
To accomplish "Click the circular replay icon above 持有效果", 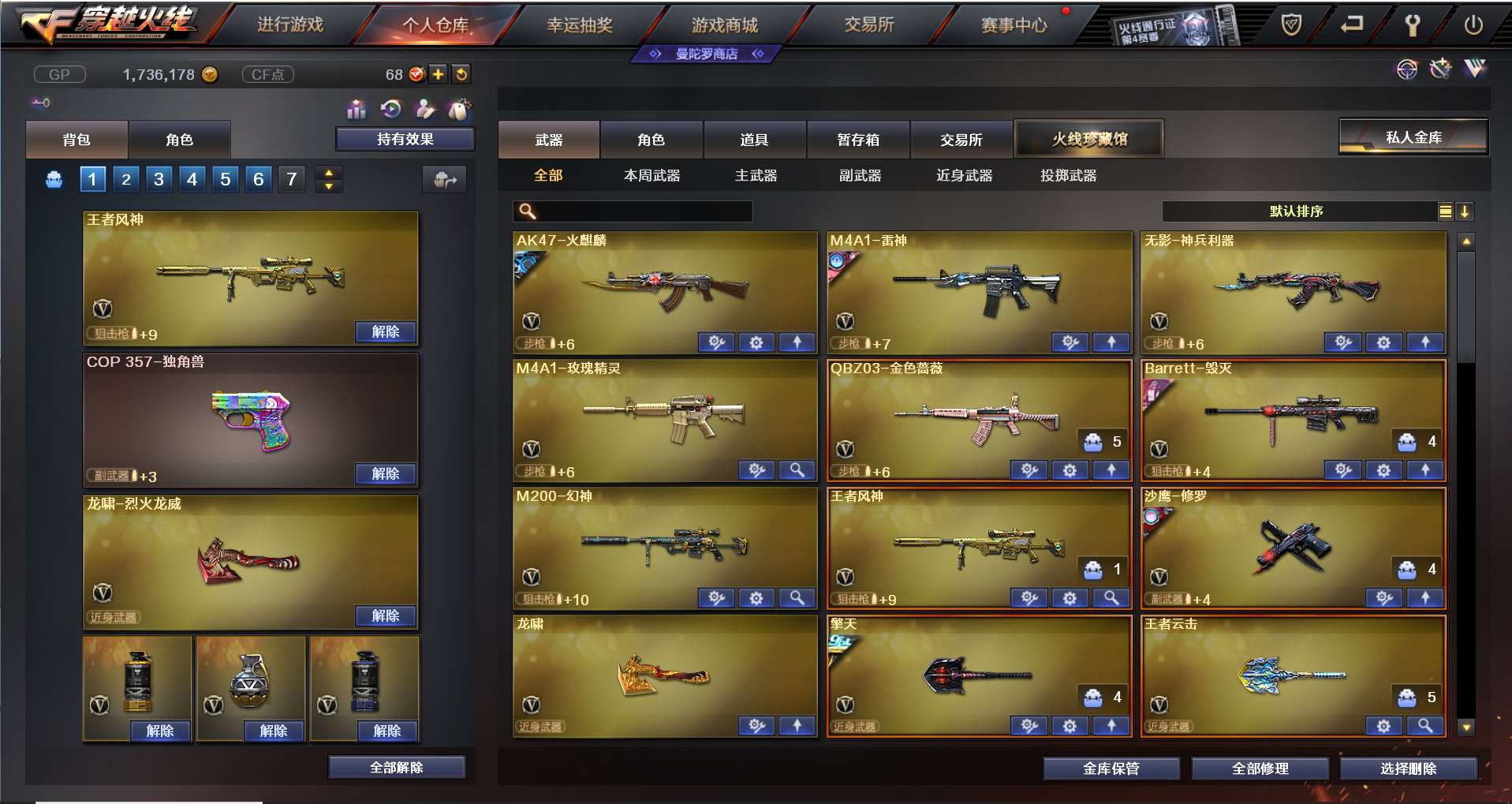I will point(391,110).
